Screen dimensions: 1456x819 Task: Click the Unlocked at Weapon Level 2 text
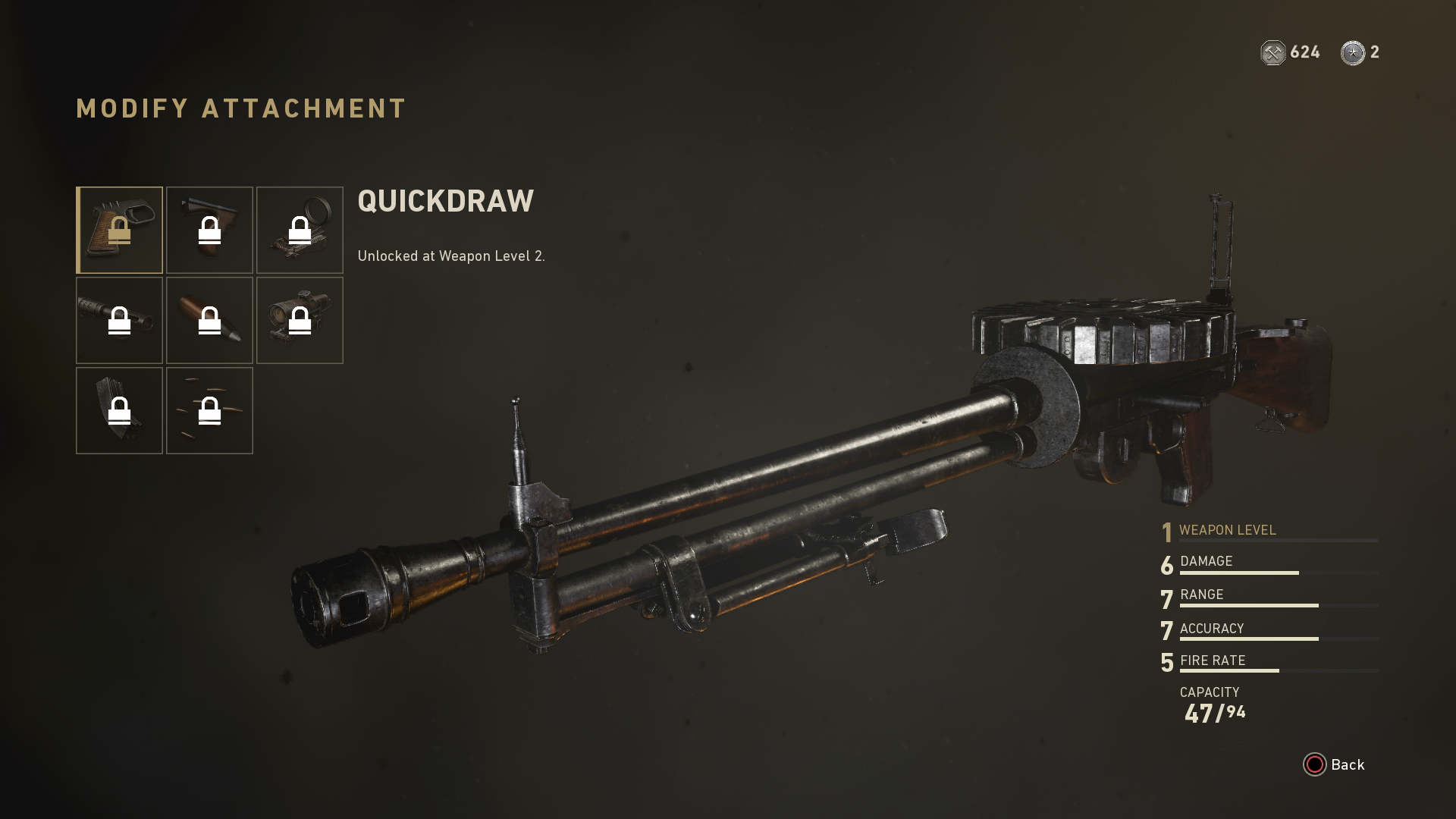(453, 256)
